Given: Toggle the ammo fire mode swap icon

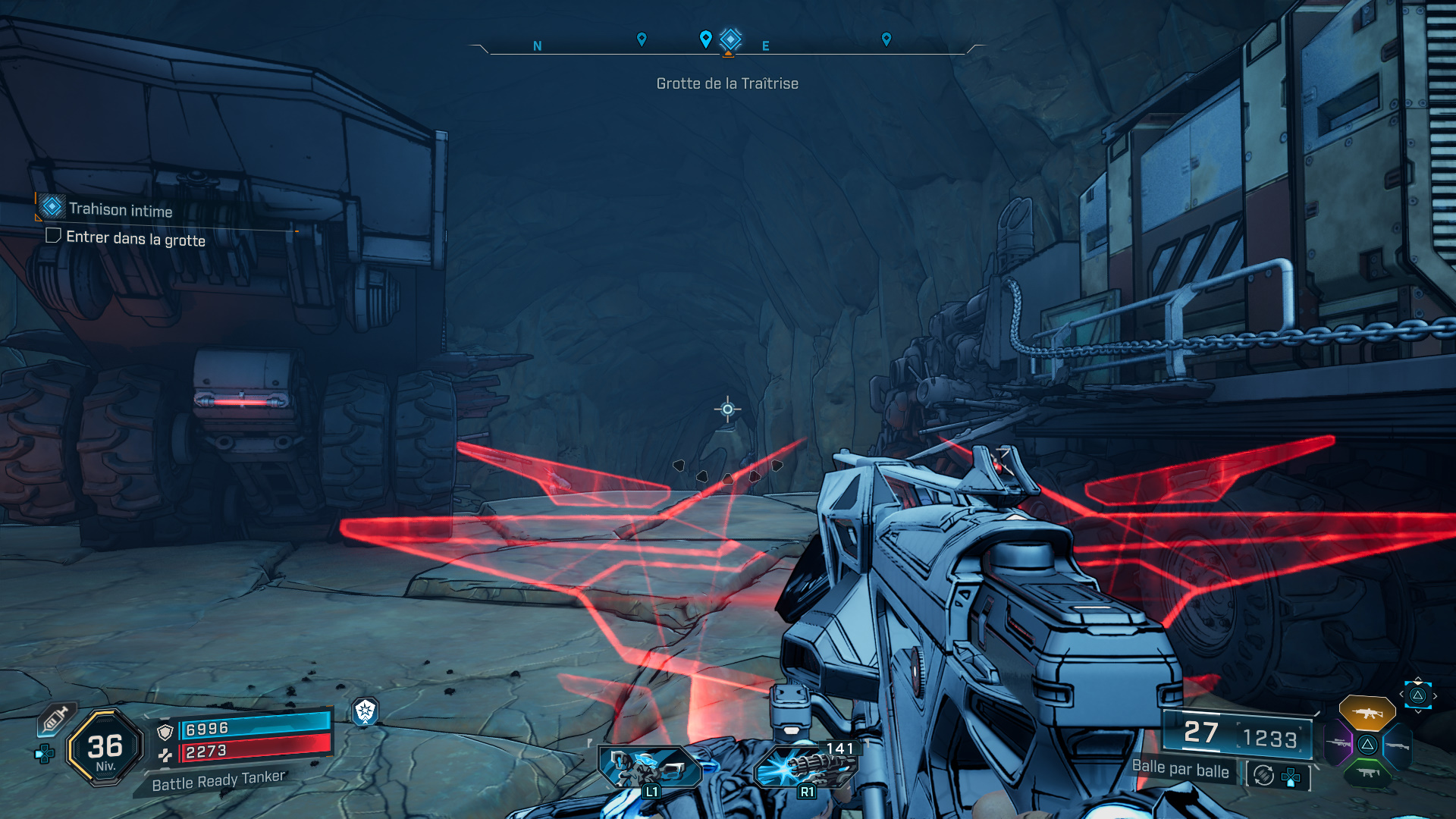Looking at the screenshot, I should click(x=1263, y=775).
